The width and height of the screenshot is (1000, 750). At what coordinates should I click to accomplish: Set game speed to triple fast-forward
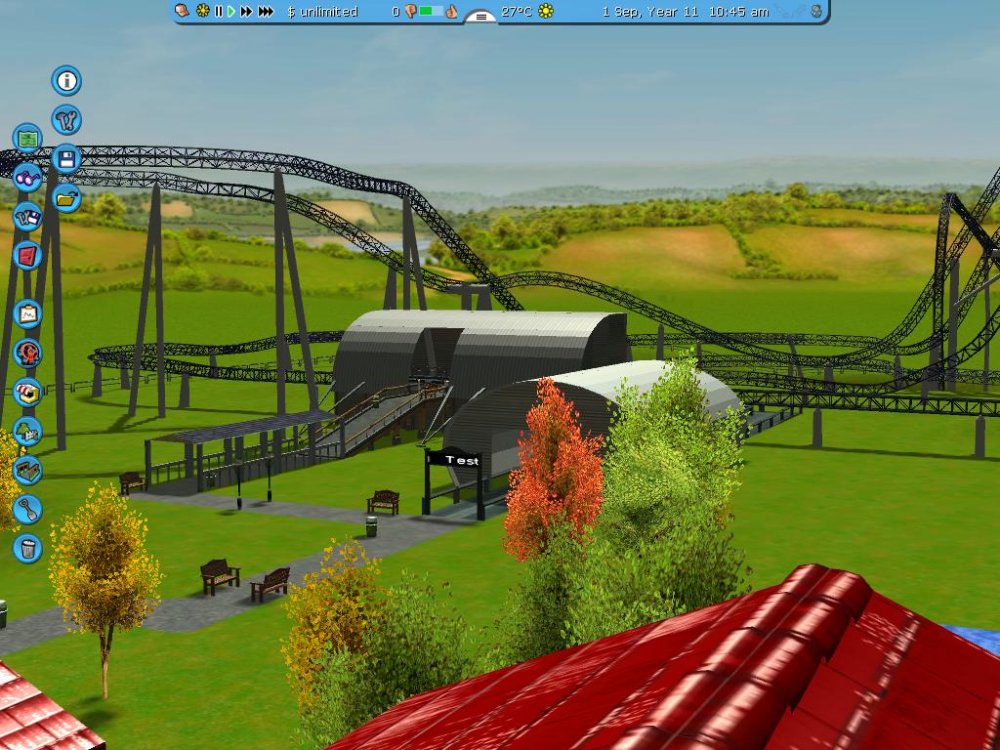pos(265,11)
